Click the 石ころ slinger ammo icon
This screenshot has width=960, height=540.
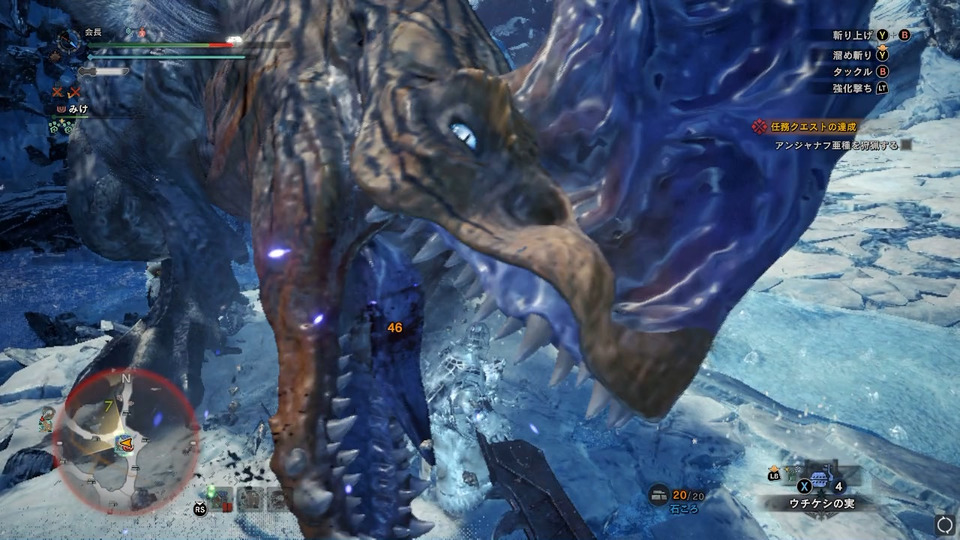[x=660, y=495]
